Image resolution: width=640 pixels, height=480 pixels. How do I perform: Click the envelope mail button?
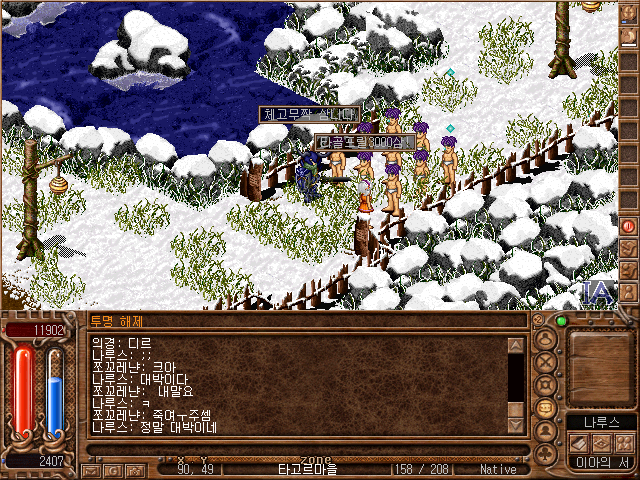click(x=92, y=469)
